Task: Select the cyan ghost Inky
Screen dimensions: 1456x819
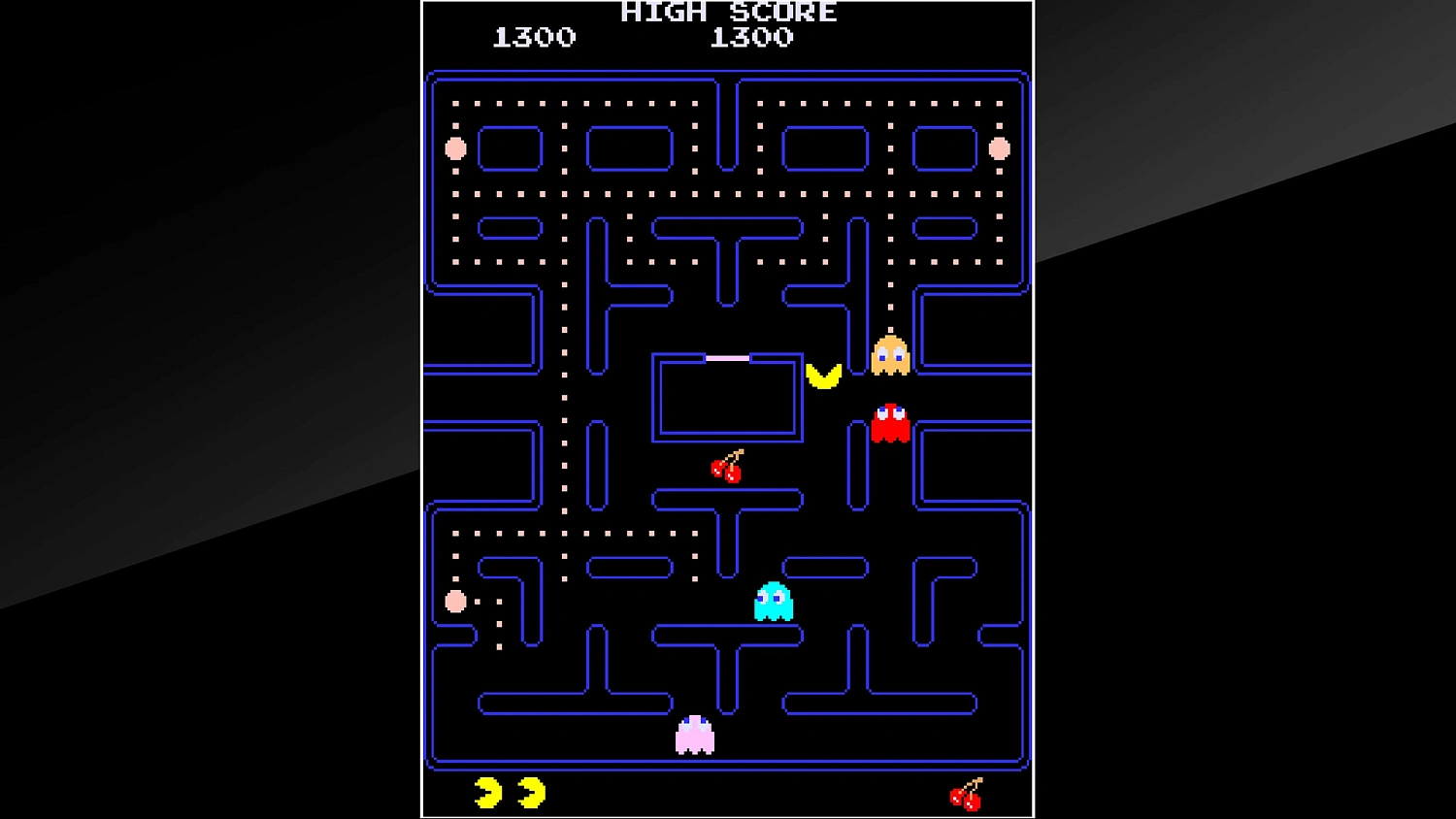Action: [772, 602]
